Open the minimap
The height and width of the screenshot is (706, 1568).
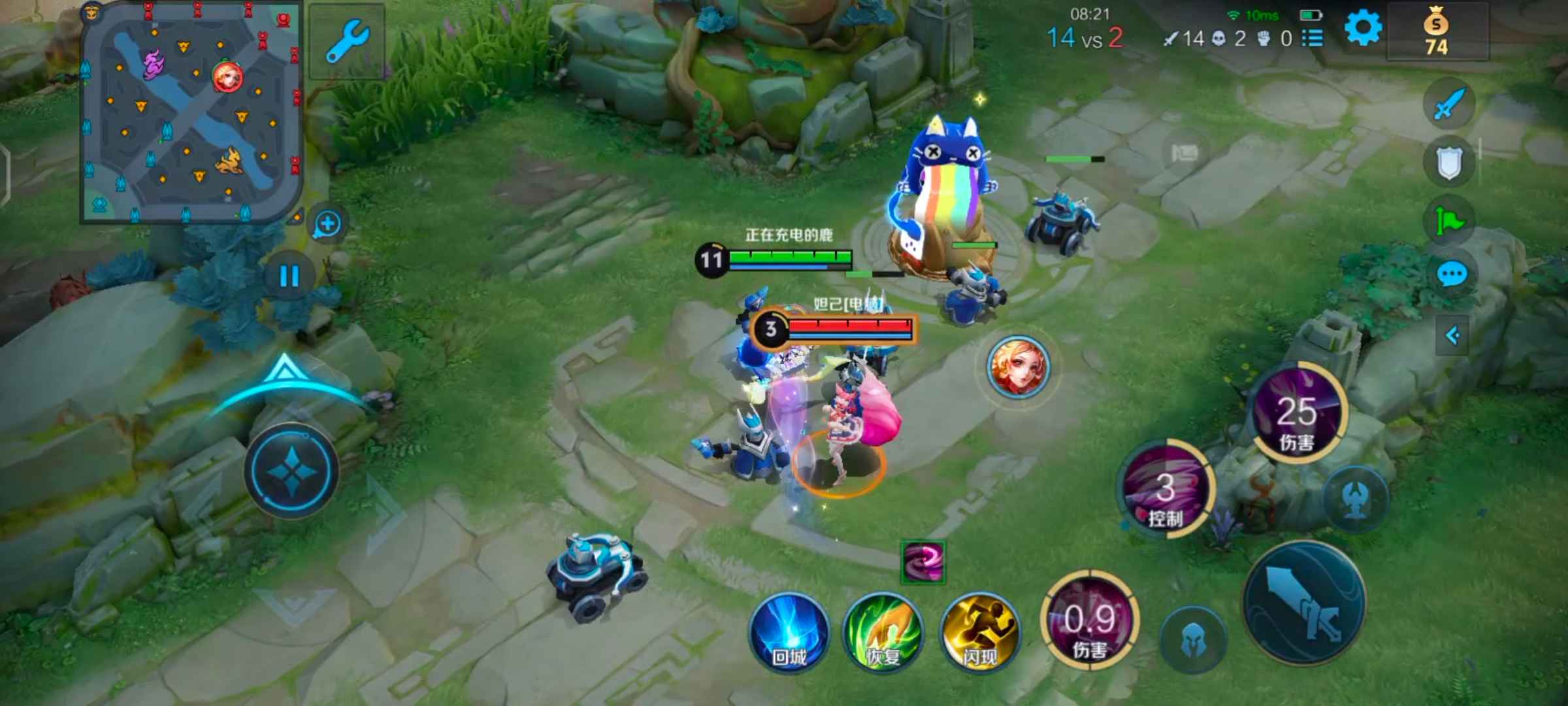pyautogui.click(x=191, y=112)
